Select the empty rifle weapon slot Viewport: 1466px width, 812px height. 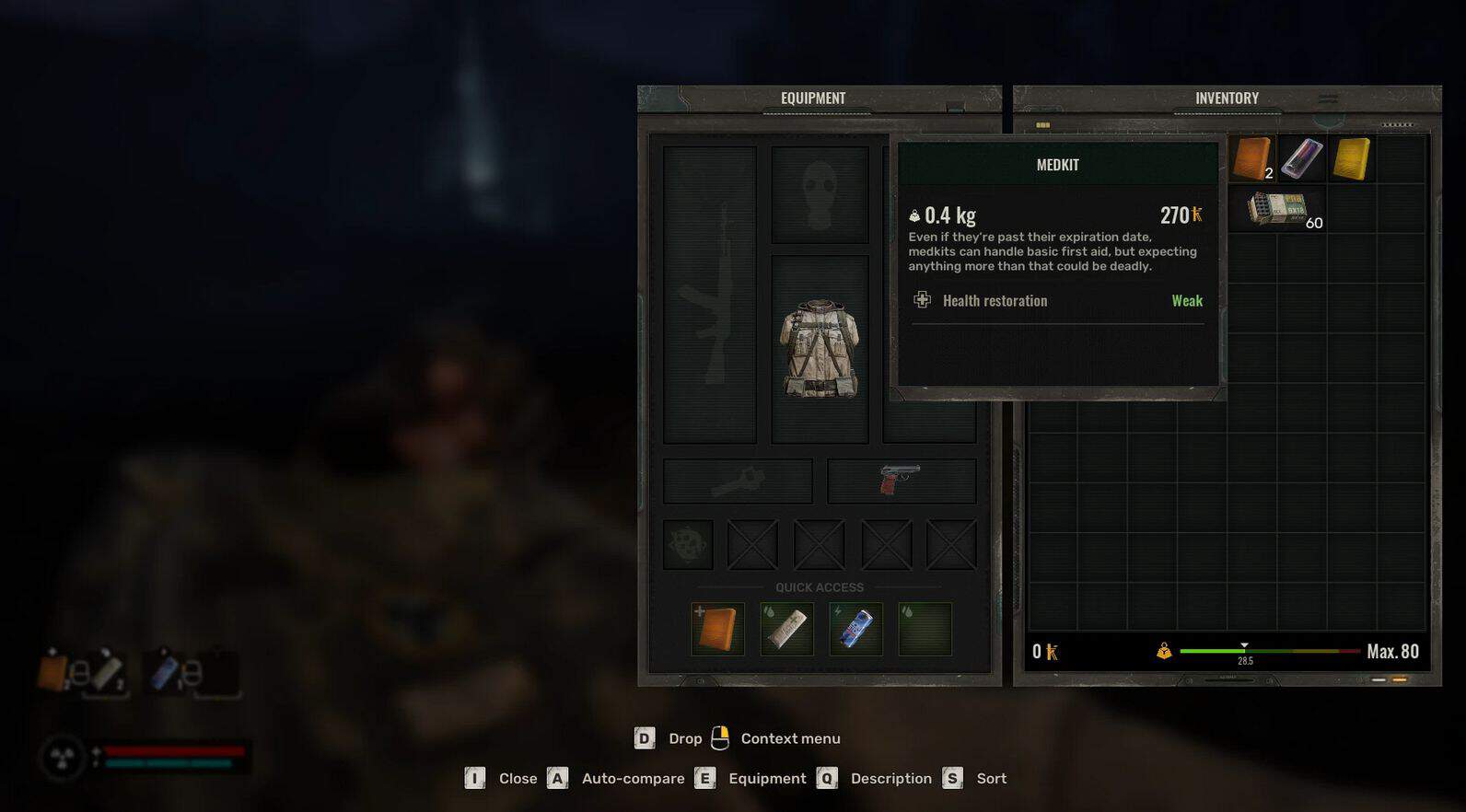pyautogui.click(x=710, y=295)
